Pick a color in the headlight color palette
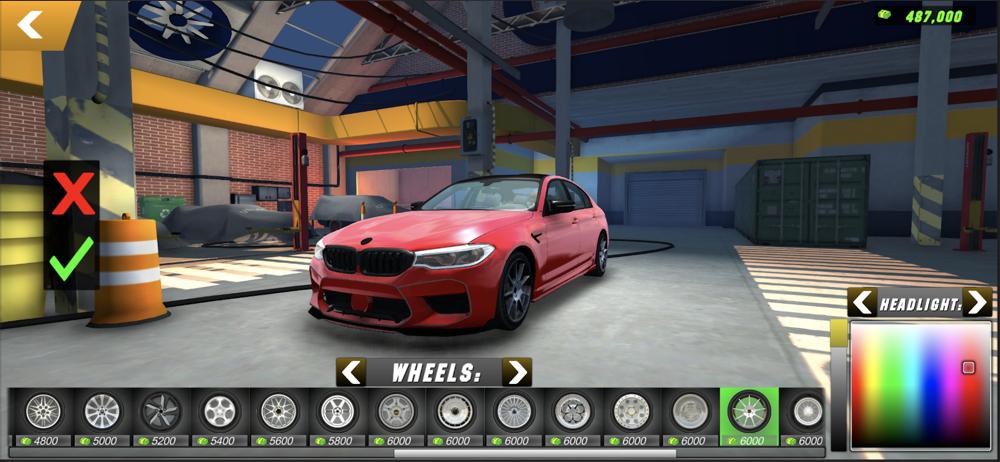This screenshot has width=1000, height=462. click(x=920, y=385)
